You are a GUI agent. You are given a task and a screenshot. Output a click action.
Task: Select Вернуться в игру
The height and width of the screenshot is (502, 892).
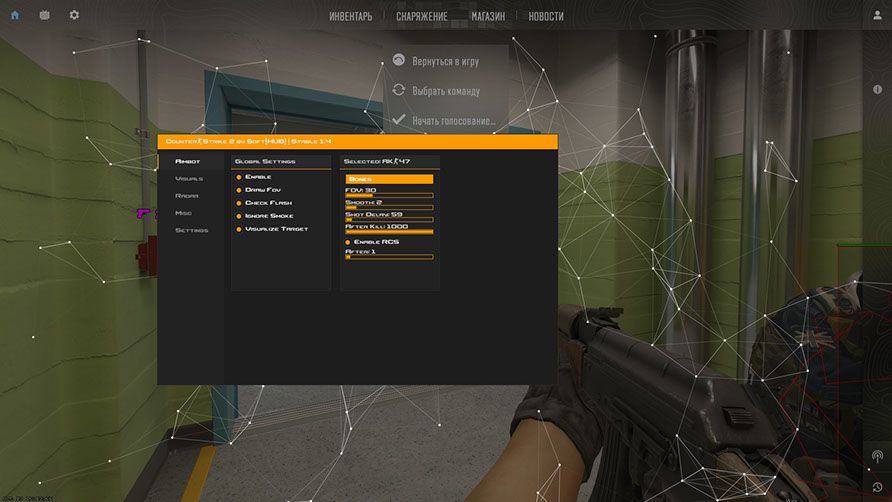[x=445, y=61]
